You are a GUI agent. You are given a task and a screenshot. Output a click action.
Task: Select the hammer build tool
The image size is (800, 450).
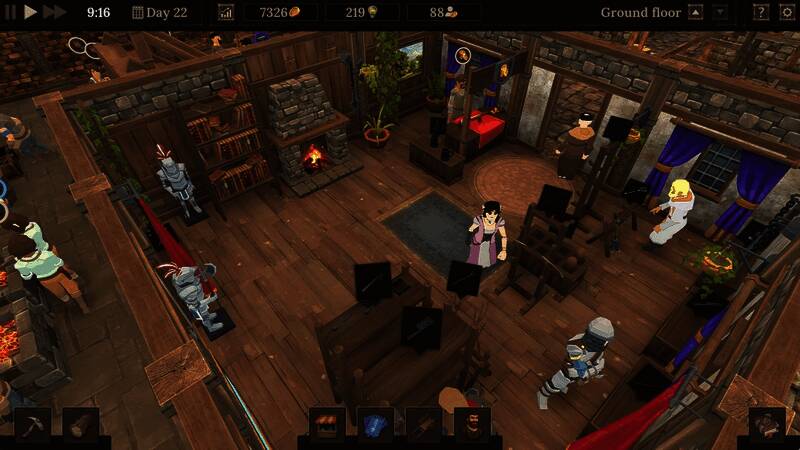[x=32, y=425]
